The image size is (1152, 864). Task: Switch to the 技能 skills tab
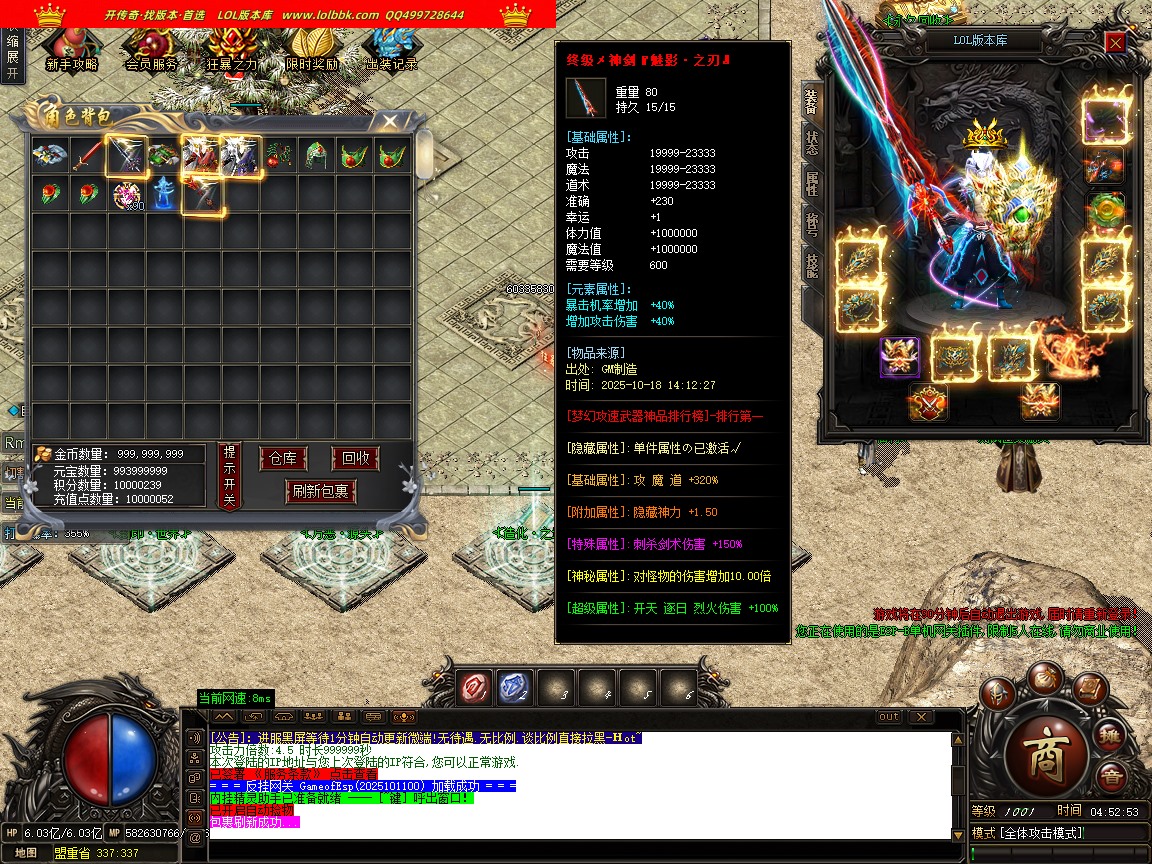pyautogui.click(x=811, y=264)
